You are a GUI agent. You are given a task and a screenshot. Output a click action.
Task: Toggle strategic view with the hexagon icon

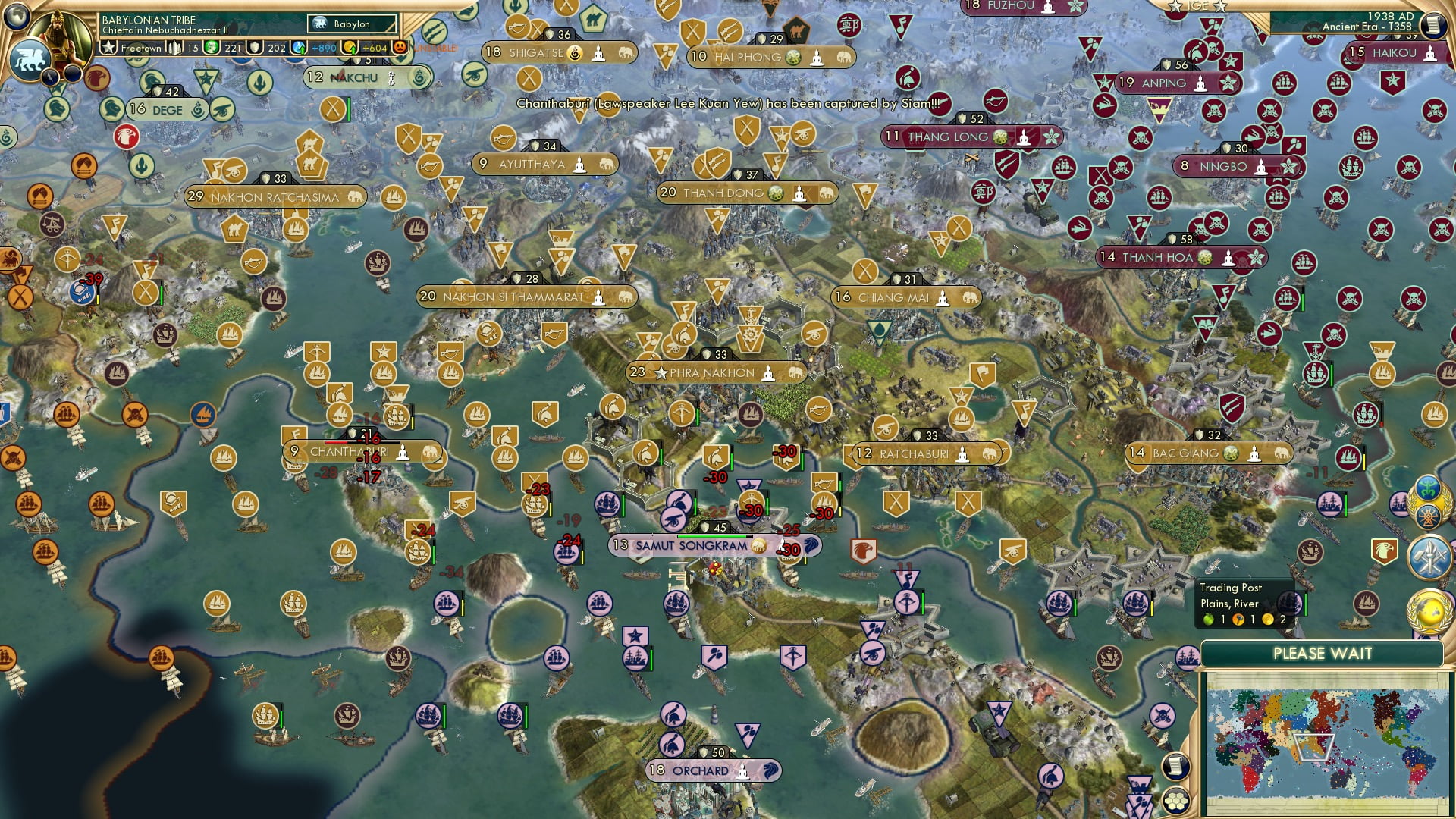click(1175, 802)
